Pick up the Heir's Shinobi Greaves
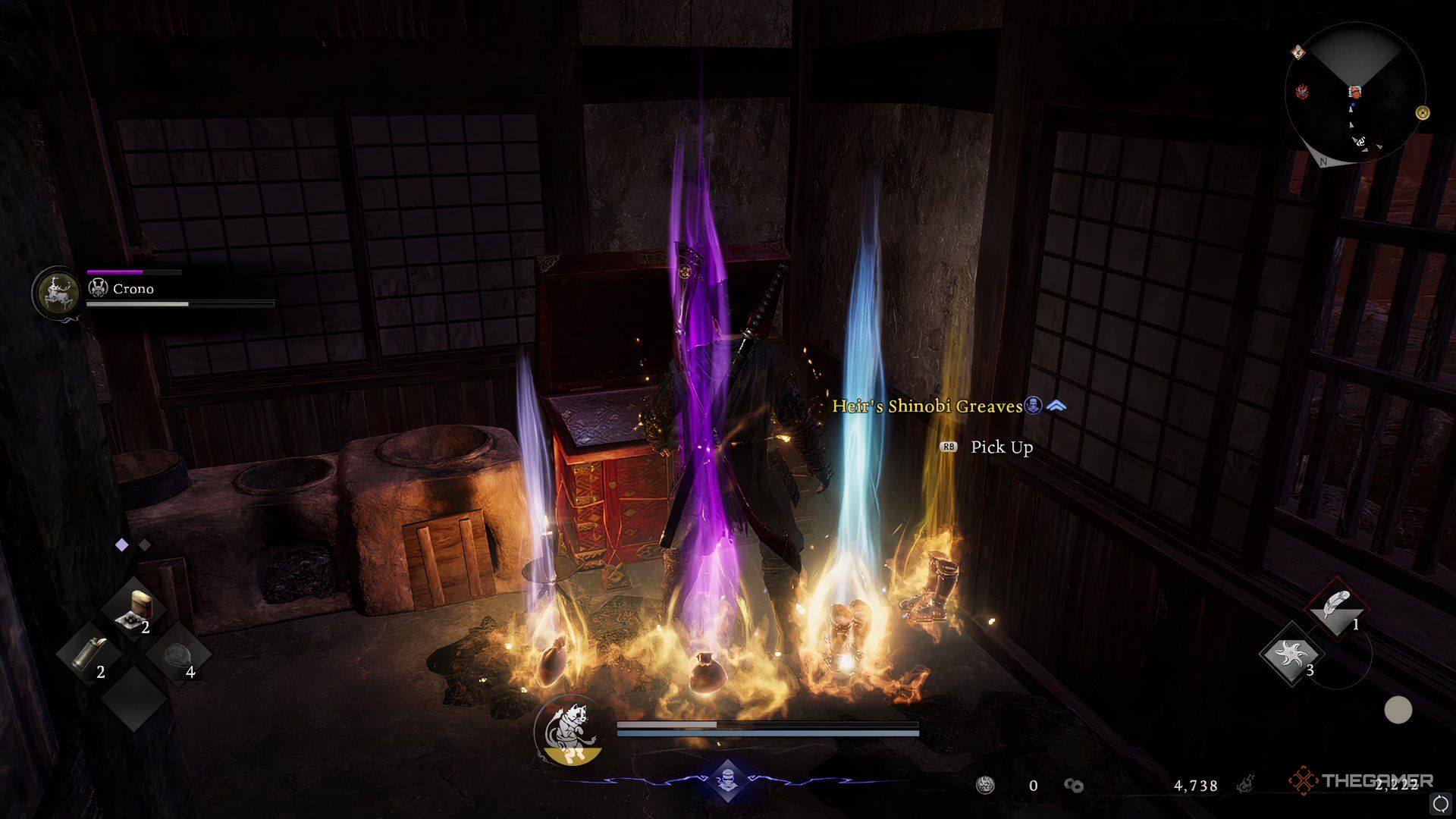The width and height of the screenshot is (1456, 819). pos(1001,447)
